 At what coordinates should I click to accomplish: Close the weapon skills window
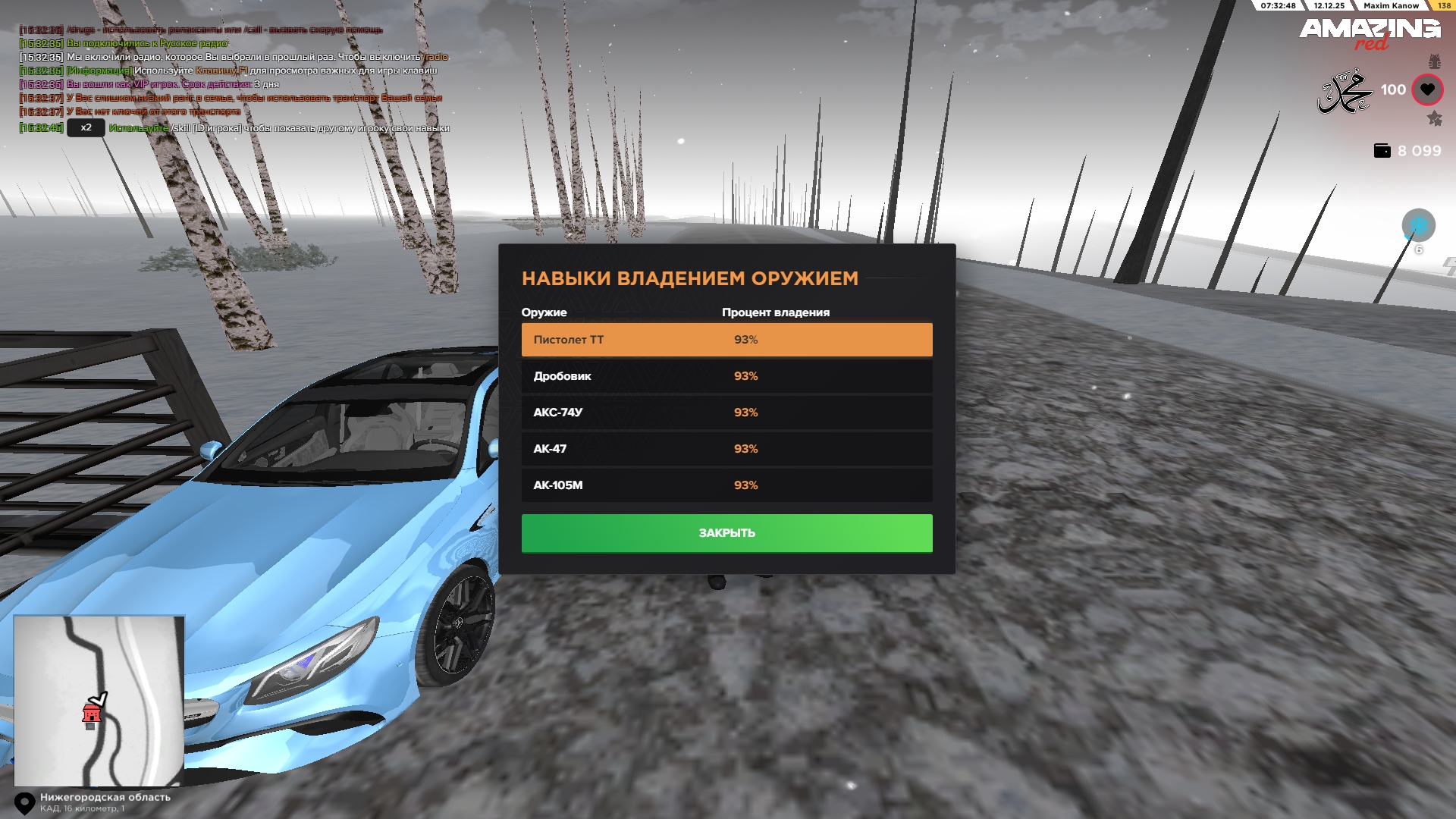click(x=726, y=533)
